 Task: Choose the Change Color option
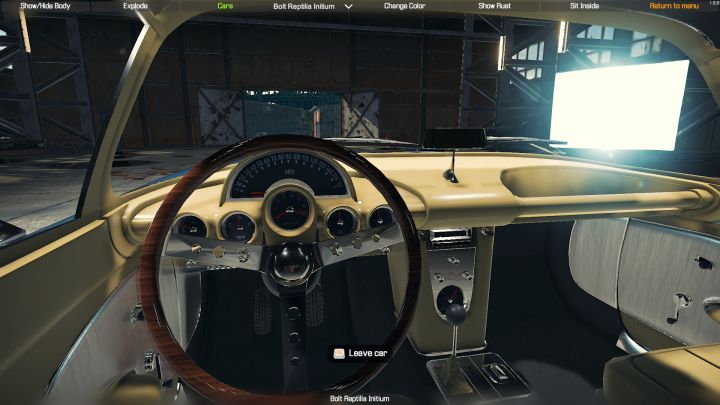pos(405,6)
